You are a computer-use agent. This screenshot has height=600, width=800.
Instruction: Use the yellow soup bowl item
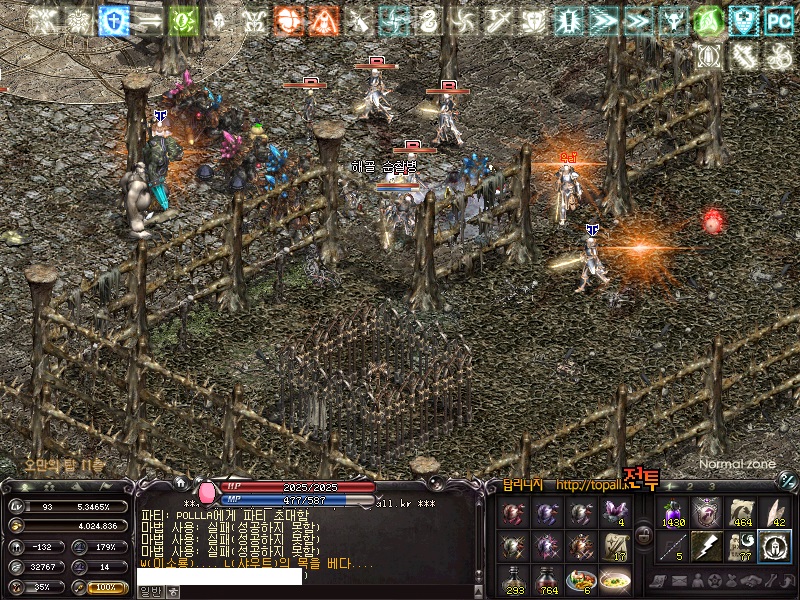(614, 580)
